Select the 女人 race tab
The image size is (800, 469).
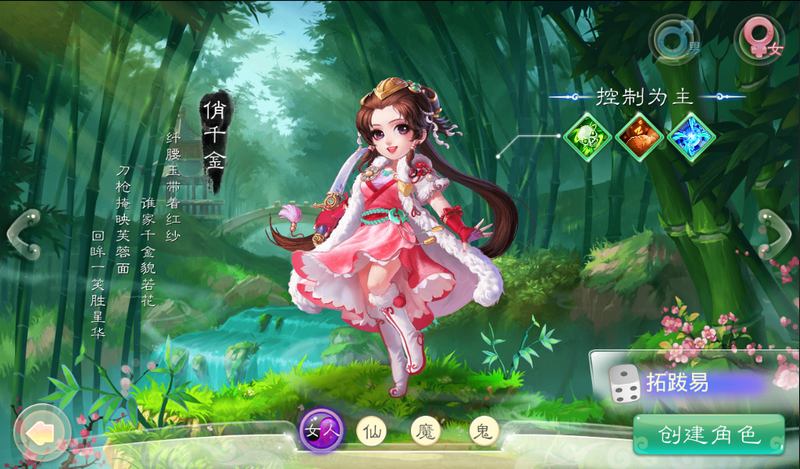tap(323, 432)
